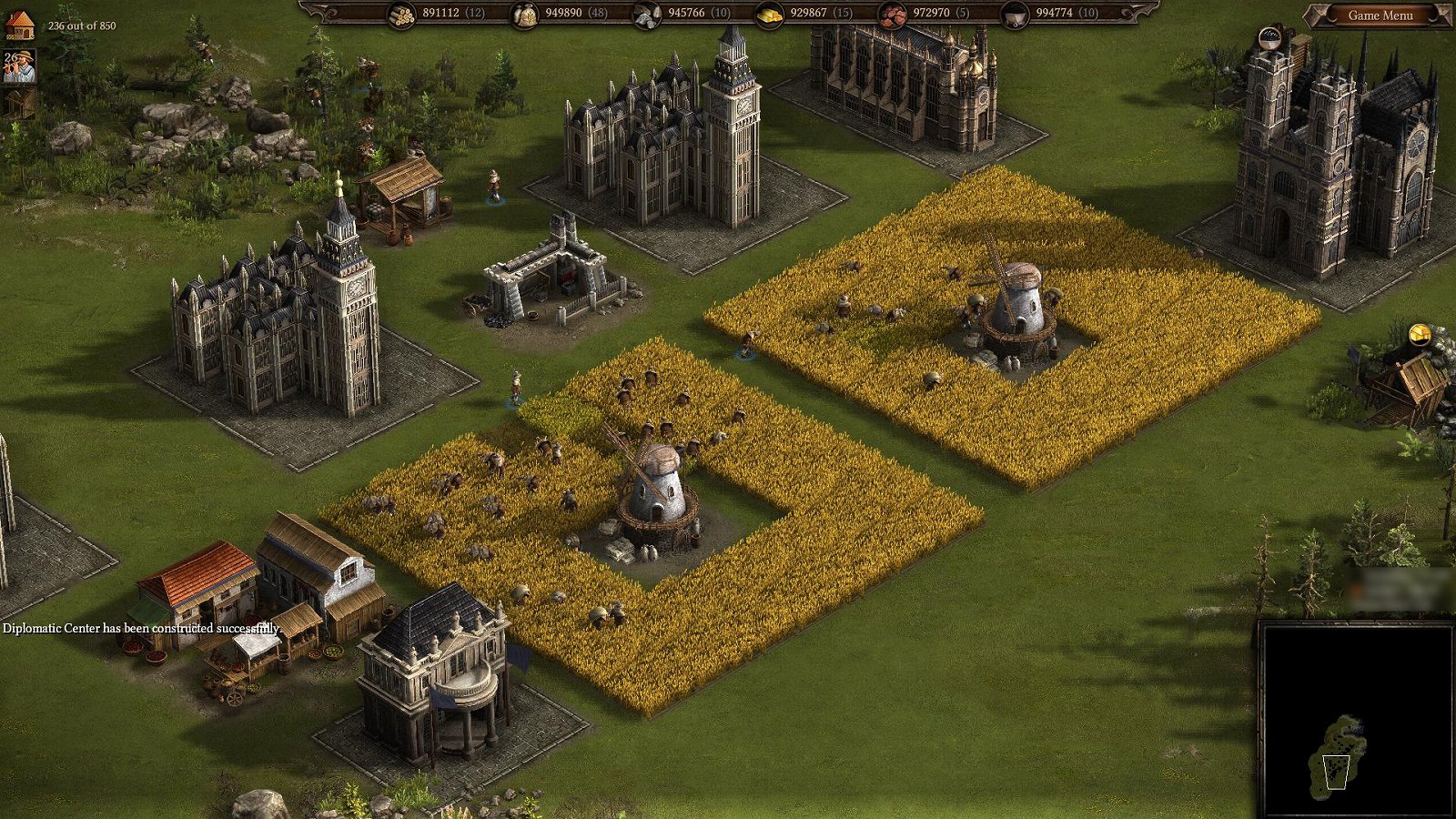
Task: Click the wooden building icon under the peasant portrait
Action: tap(18, 104)
